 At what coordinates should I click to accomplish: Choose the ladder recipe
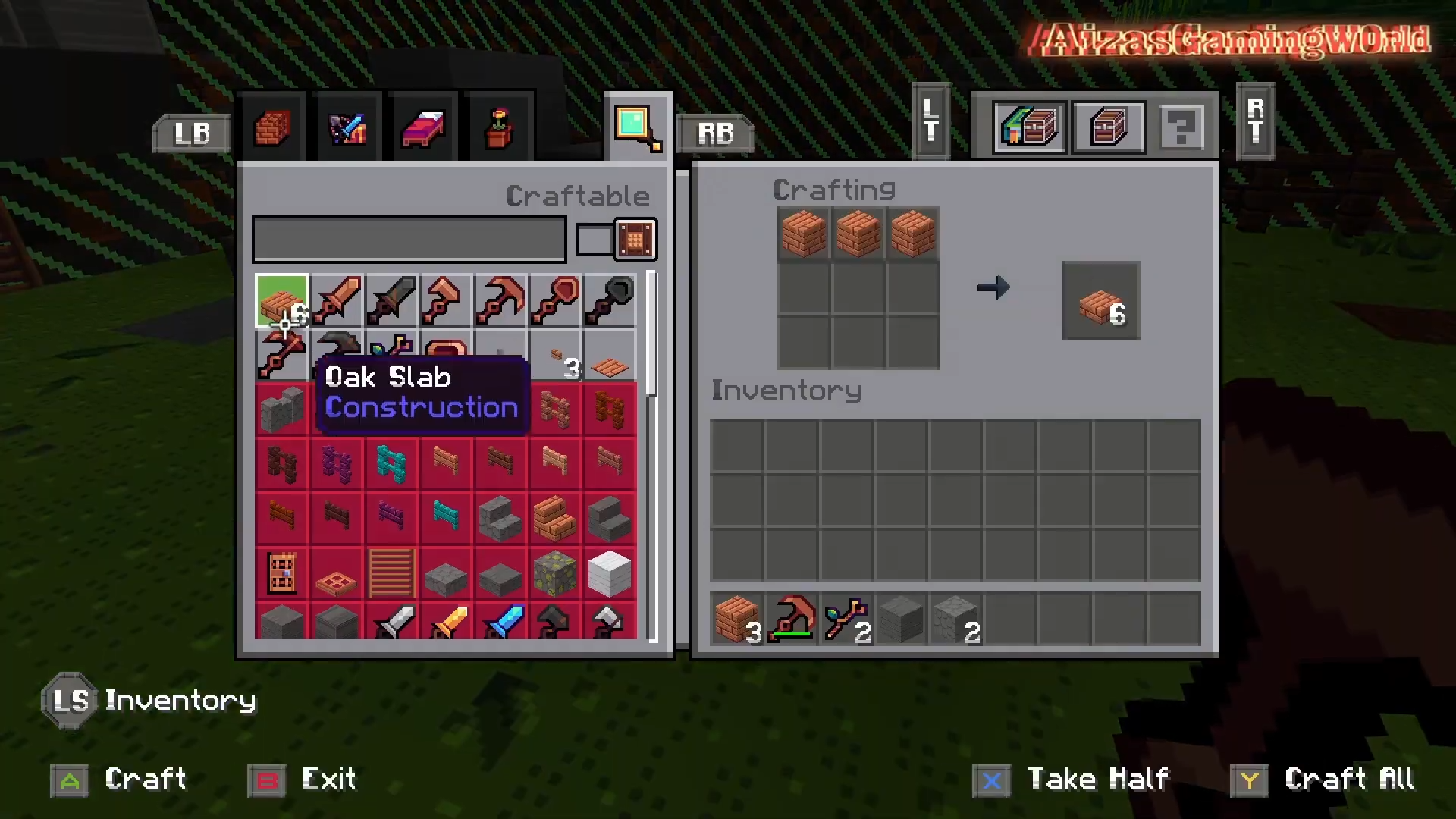click(x=391, y=573)
